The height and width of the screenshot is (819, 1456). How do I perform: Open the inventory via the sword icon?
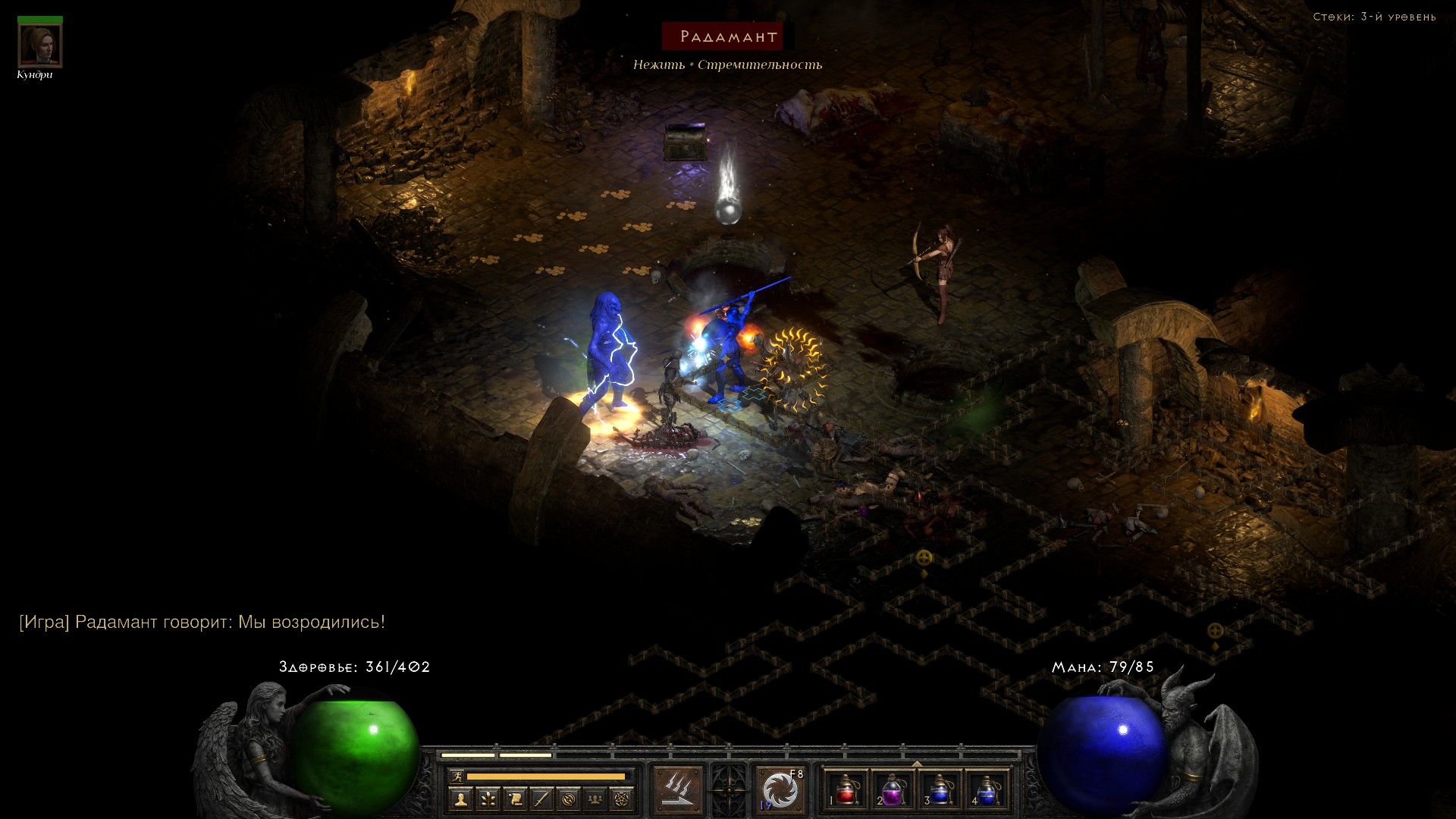click(x=541, y=799)
